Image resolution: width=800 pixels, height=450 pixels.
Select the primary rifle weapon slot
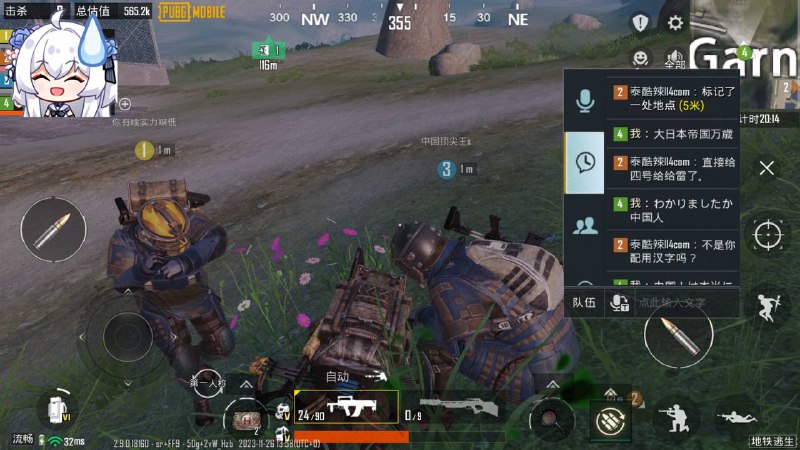click(345, 407)
